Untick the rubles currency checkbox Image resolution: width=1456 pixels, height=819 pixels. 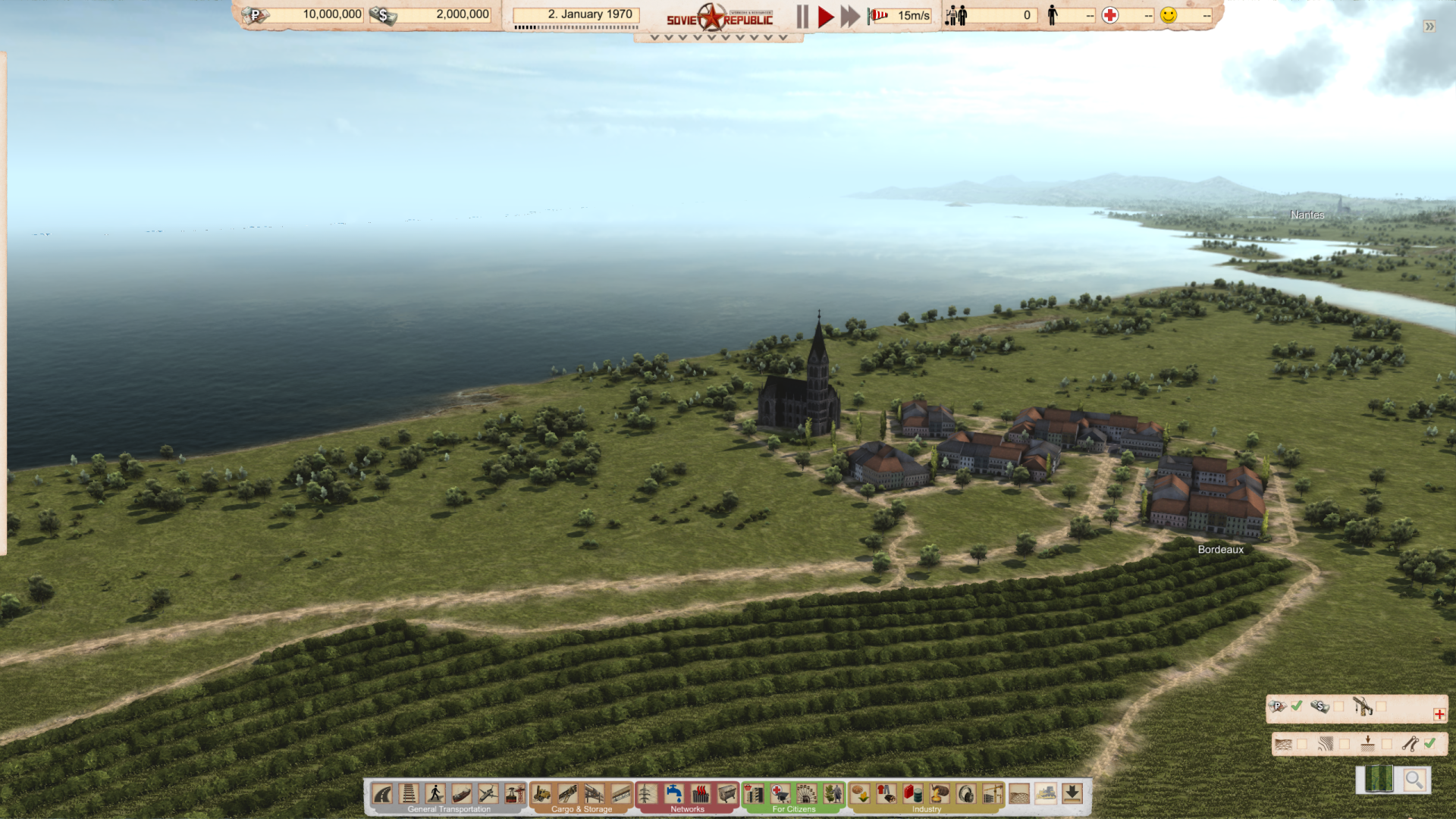(1297, 706)
